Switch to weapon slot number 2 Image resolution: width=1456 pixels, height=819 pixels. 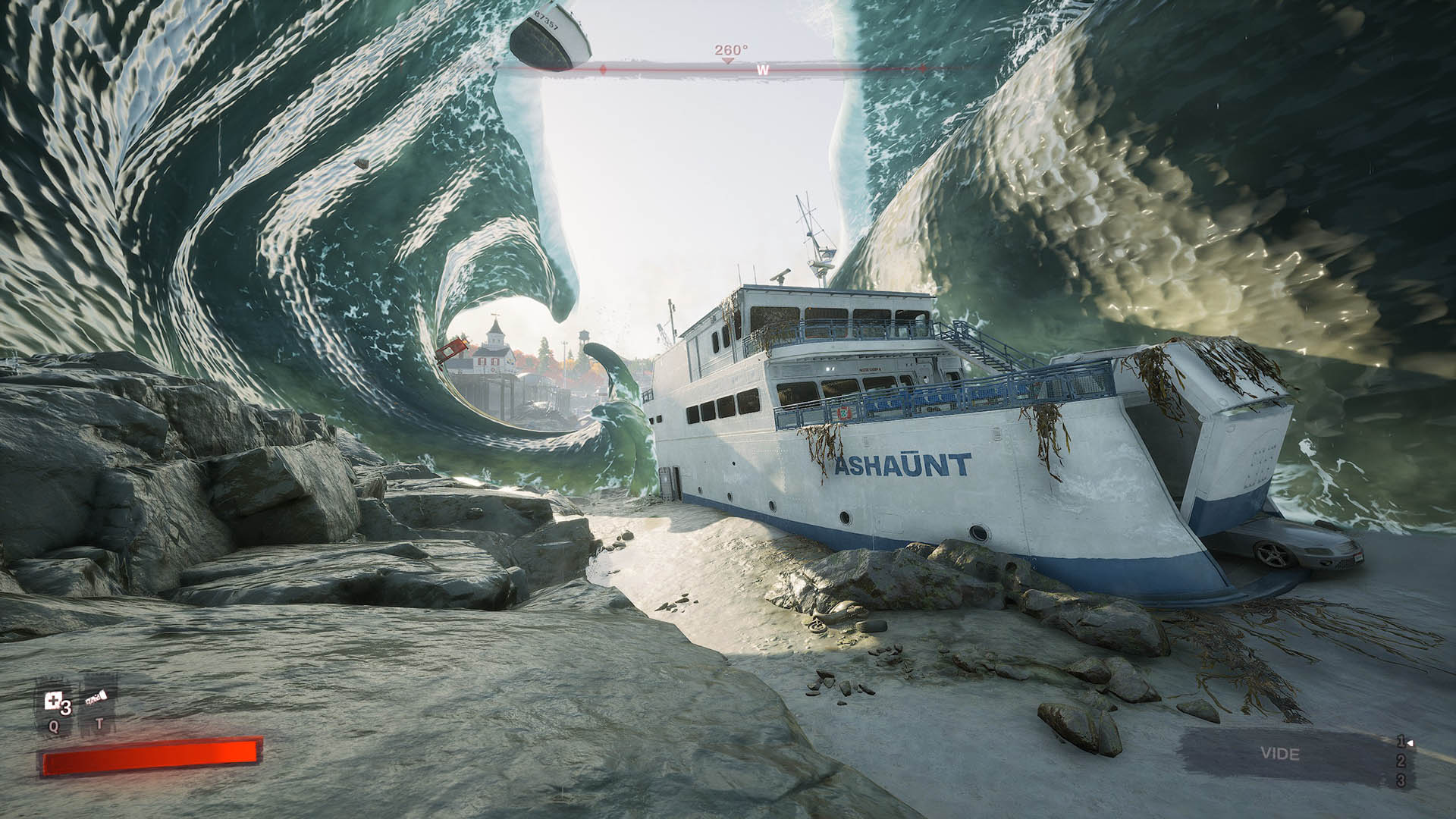coord(1401,761)
